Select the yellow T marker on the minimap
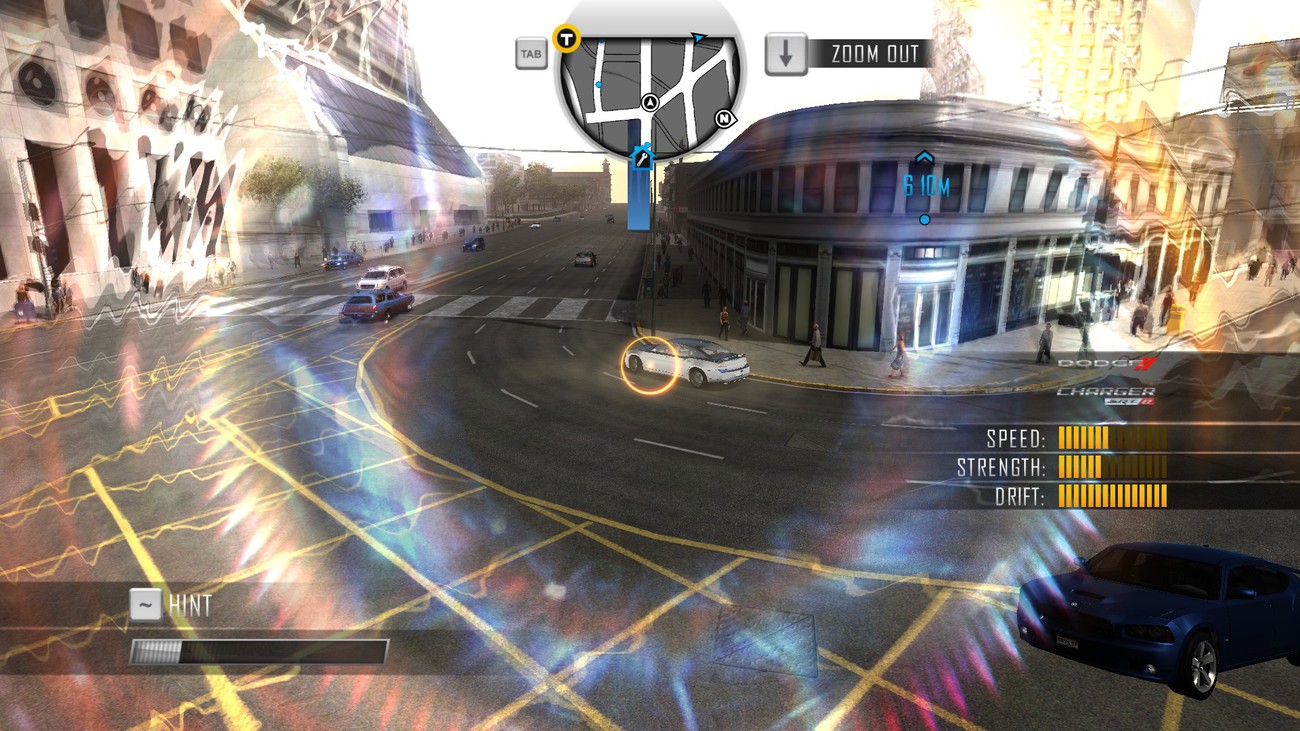Image resolution: width=1300 pixels, height=731 pixels. pyautogui.click(x=567, y=39)
